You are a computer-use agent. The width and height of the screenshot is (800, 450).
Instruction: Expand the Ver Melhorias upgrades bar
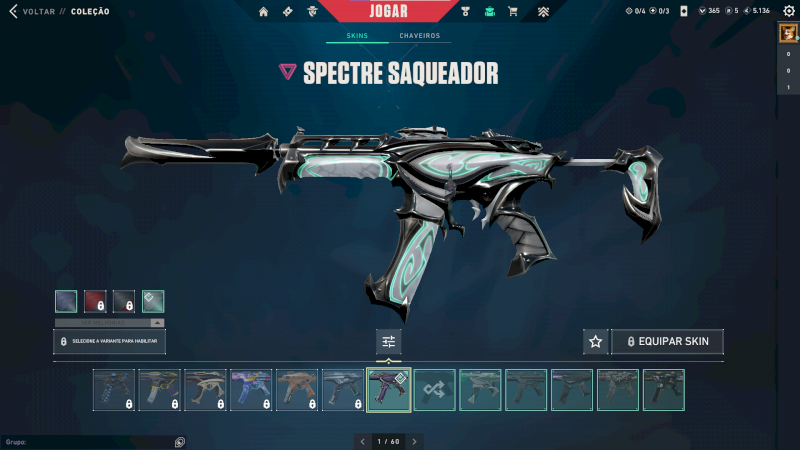110,323
